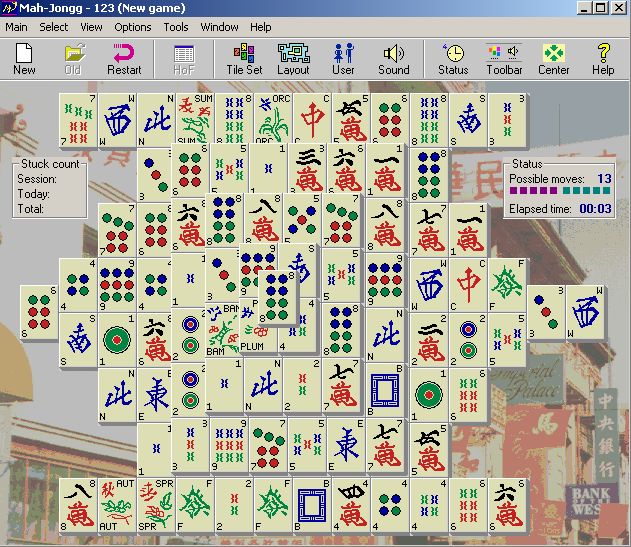Click the Toolbar options button
This screenshot has height=547, width=631.
[503, 59]
